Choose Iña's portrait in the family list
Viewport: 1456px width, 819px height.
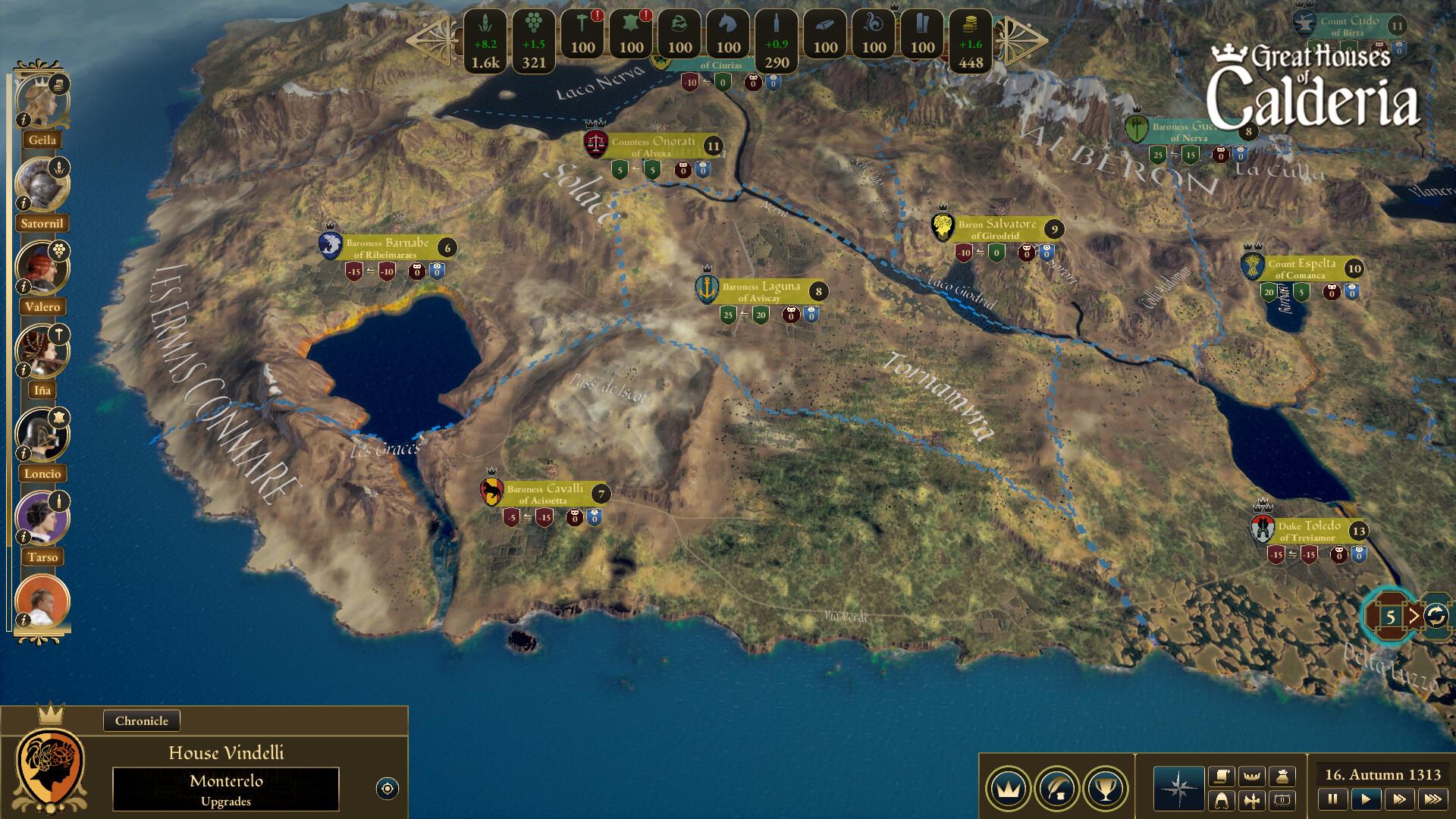(41, 351)
